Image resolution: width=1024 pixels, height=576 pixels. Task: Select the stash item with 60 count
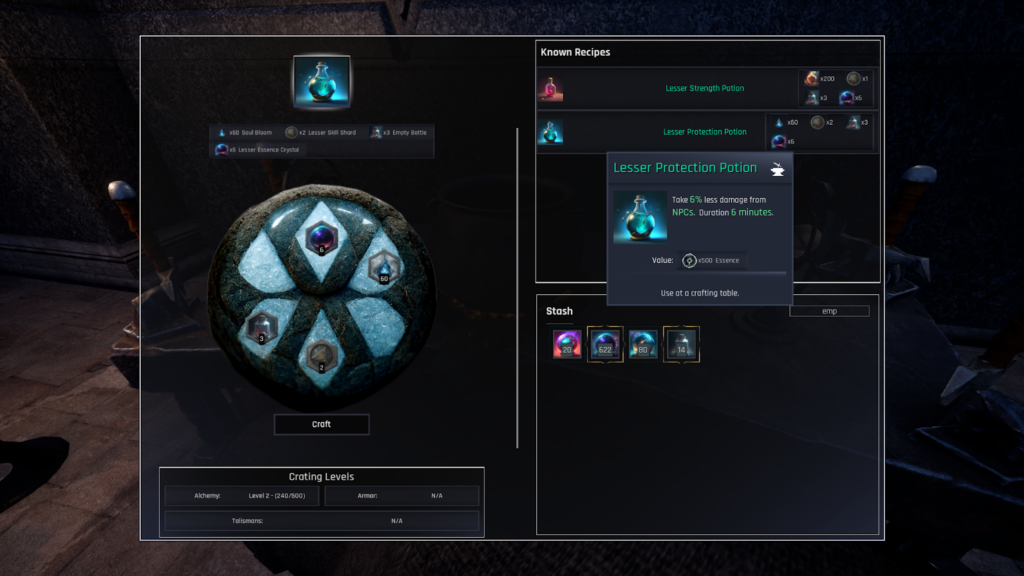coord(643,344)
